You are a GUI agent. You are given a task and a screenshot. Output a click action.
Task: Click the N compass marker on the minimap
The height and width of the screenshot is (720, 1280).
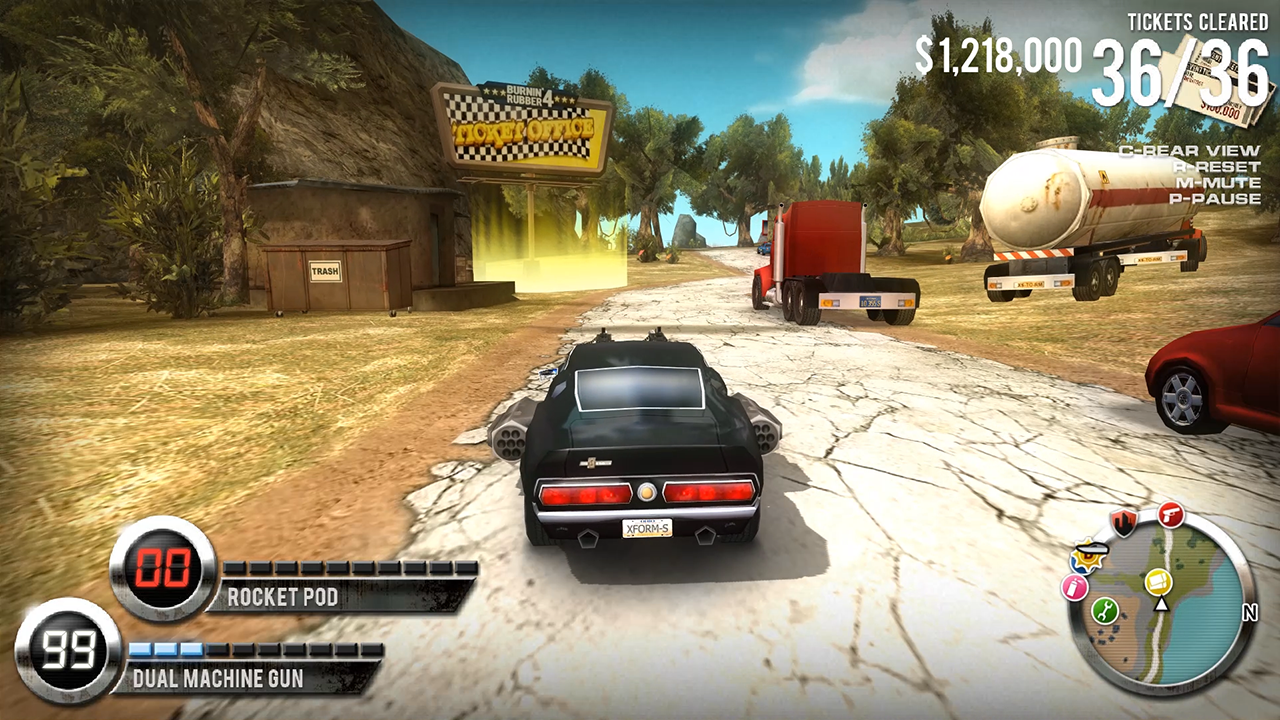coord(1250,612)
